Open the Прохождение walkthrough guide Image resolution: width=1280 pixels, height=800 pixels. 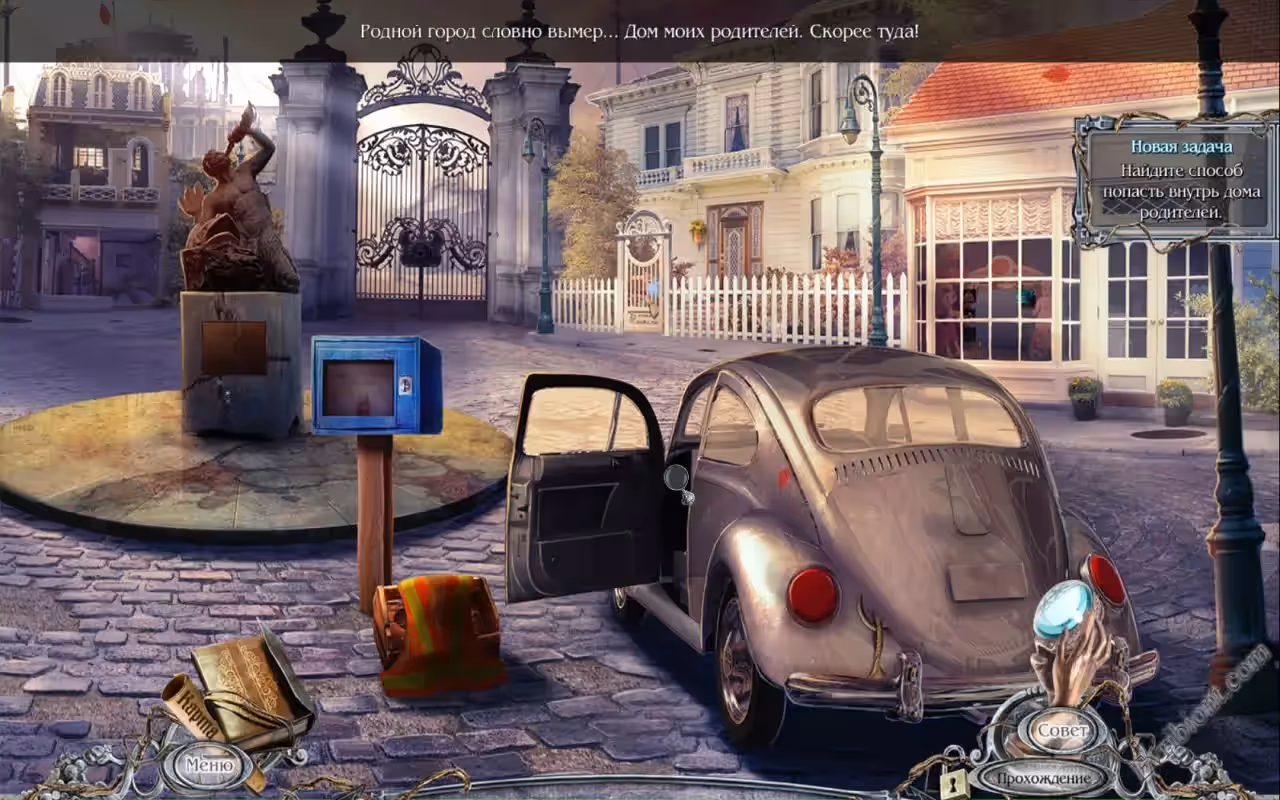coord(1042,777)
